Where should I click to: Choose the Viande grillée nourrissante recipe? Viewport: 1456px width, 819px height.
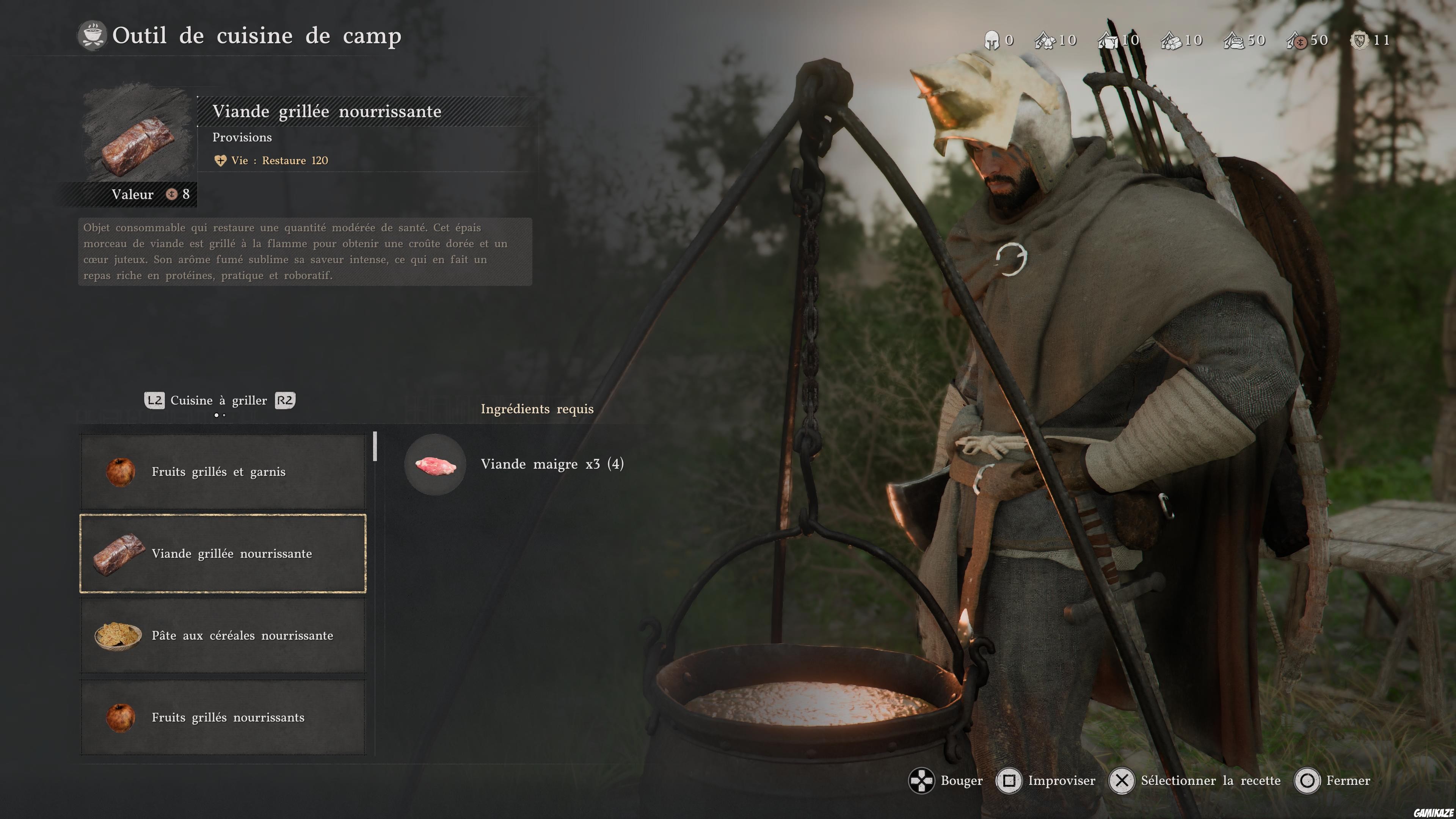(223, 554)
